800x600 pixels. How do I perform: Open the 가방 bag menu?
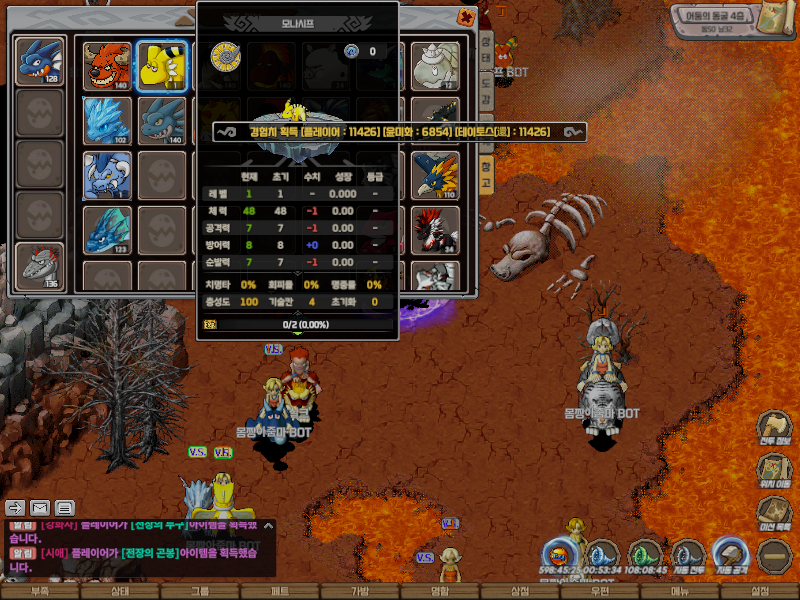pyautogui.click(x=360, y=592)
